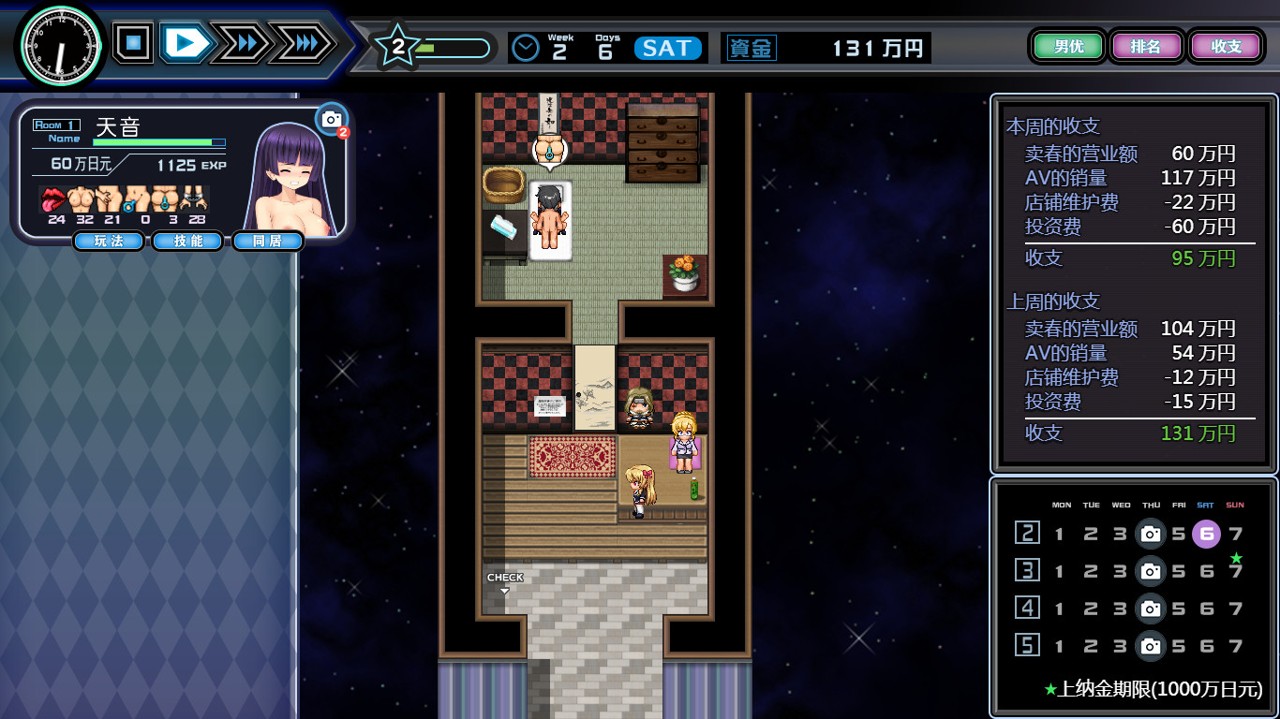Screen dimensions: 1280x719
Task: Select the week 3 row number
Action: (1027, 571)
